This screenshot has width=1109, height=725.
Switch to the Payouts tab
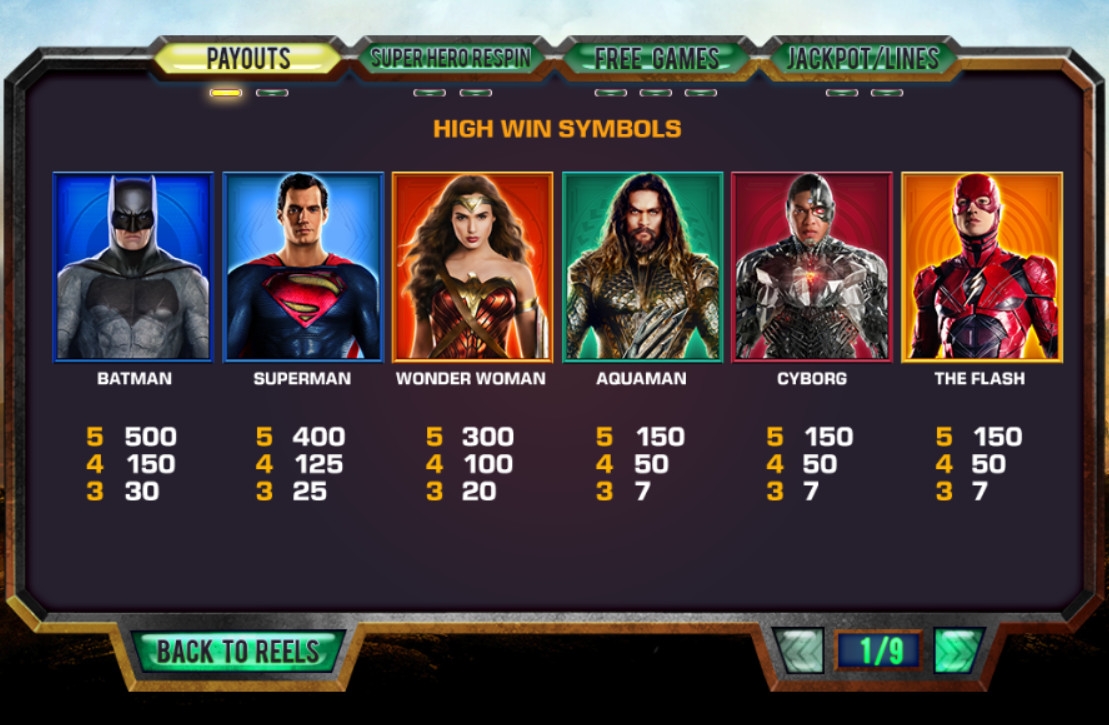(248, 58)
